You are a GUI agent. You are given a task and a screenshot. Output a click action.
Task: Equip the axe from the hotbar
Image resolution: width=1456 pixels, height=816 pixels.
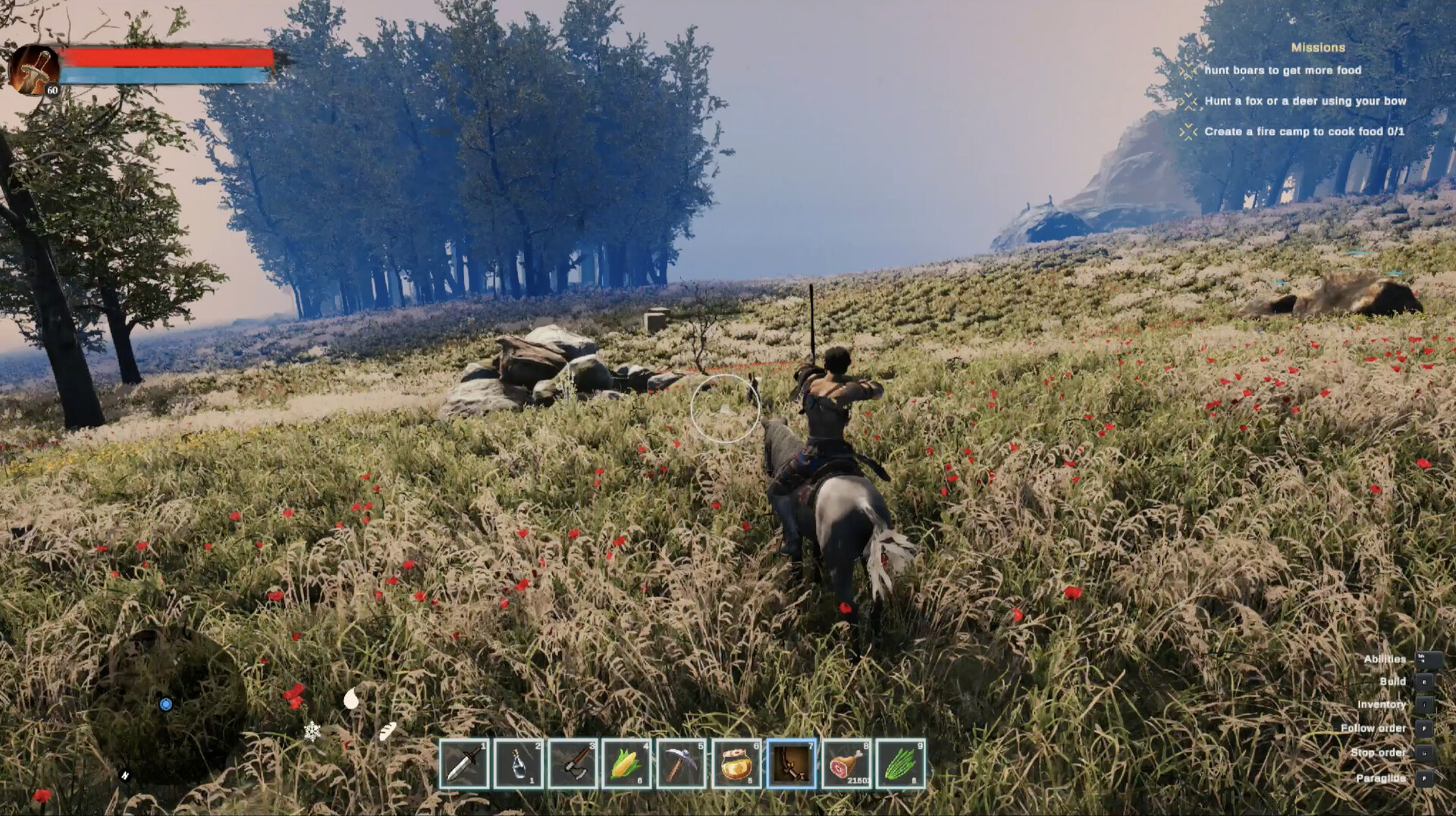(573, 764)
